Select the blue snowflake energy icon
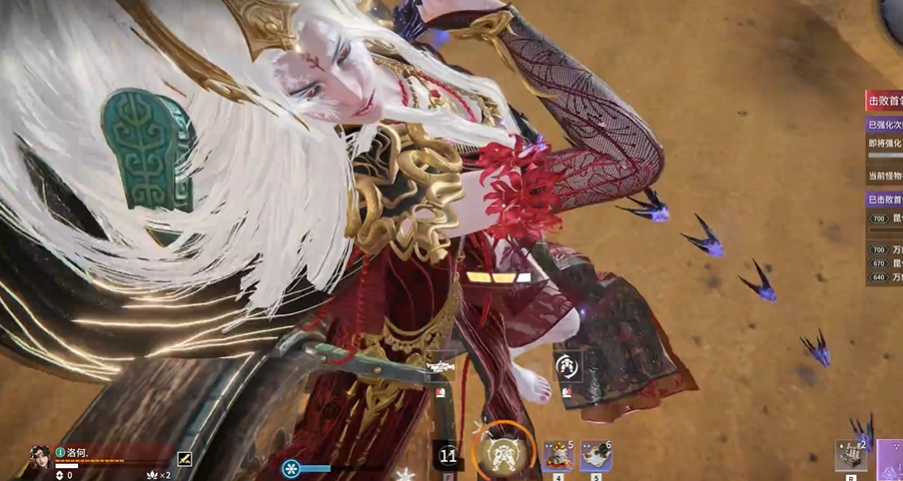The image size is (903, 481). [291, 468]
